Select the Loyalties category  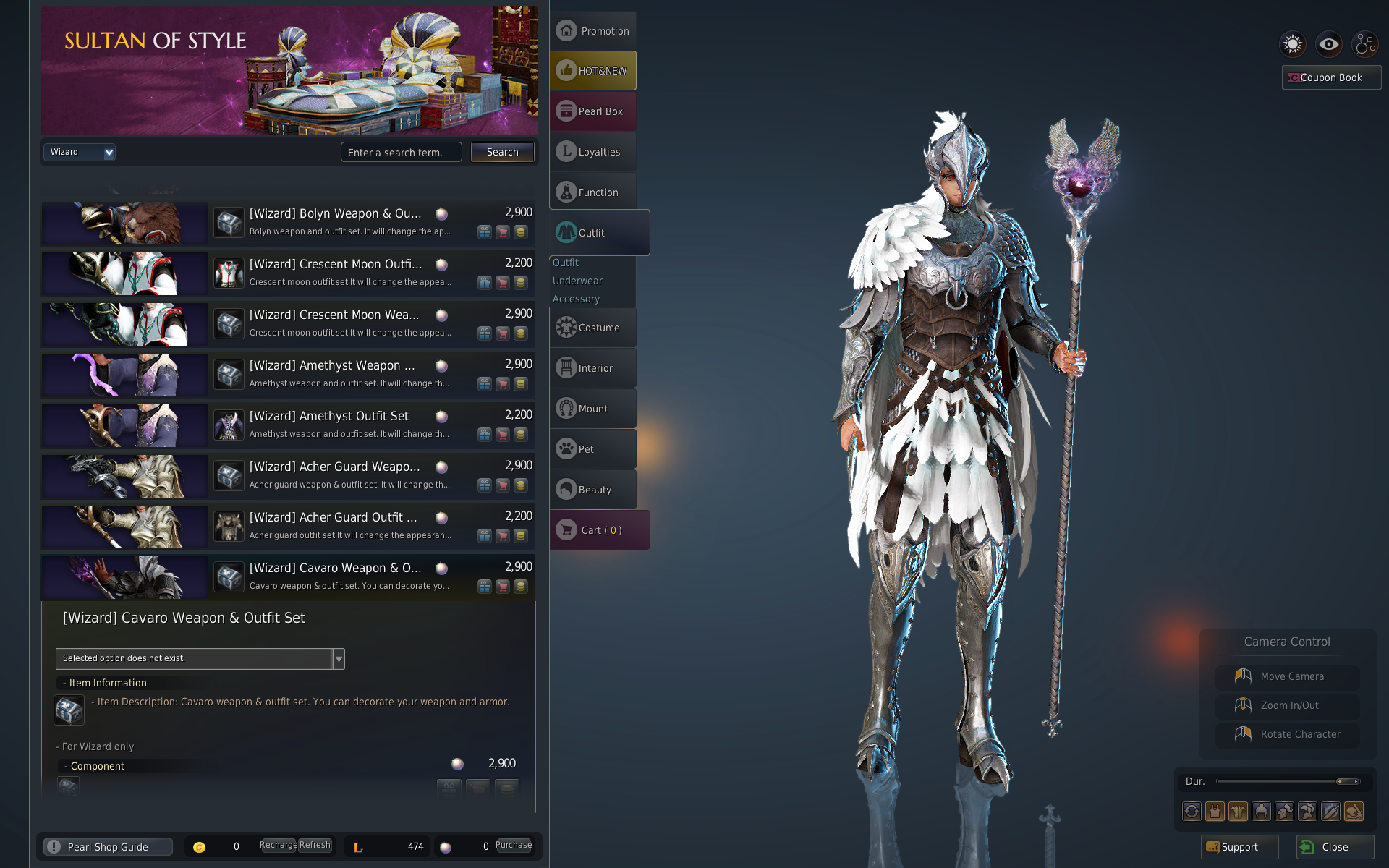pos(593,152)
